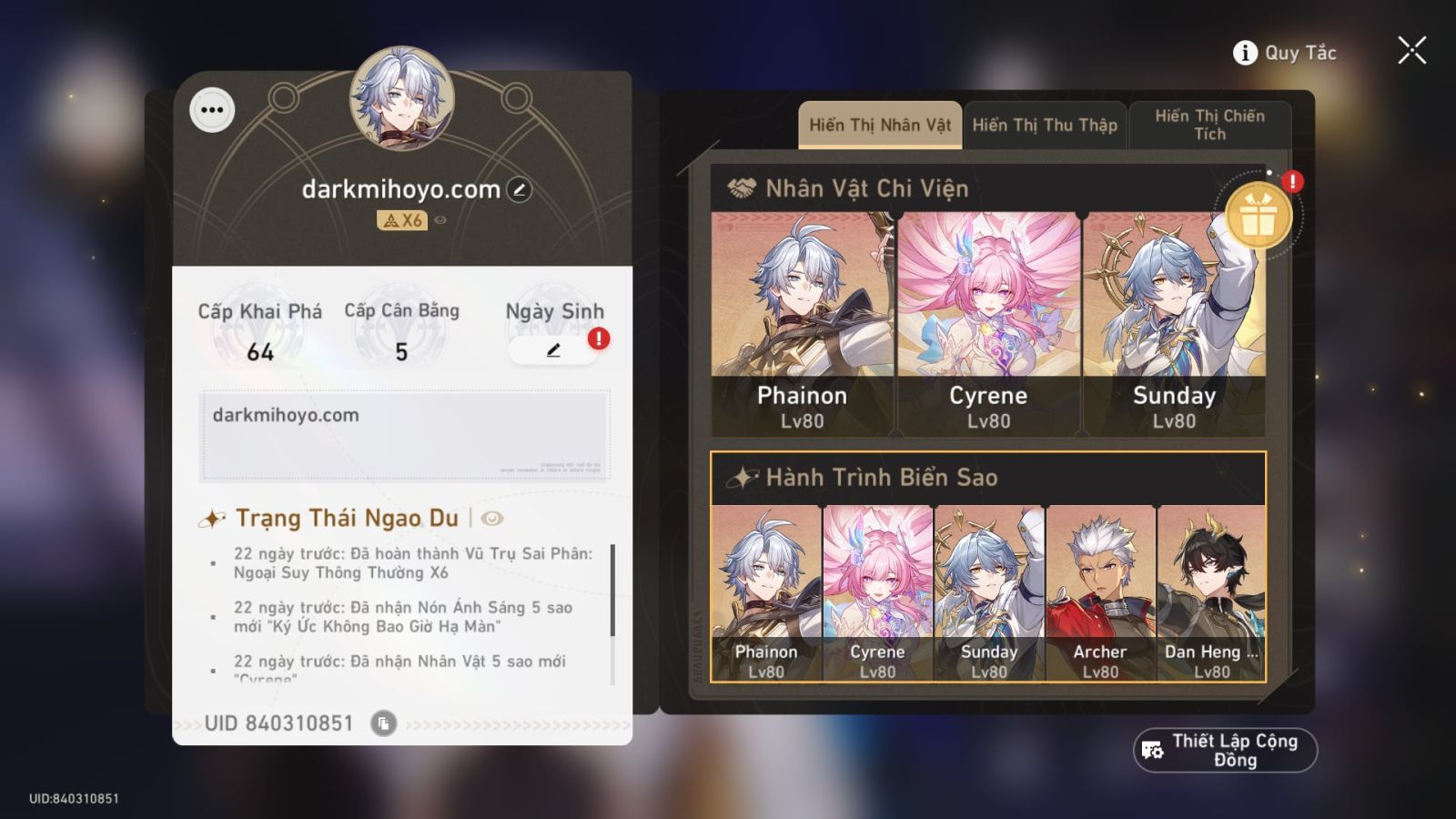Open the Ngày Sinh edit control

pos(553,350)
